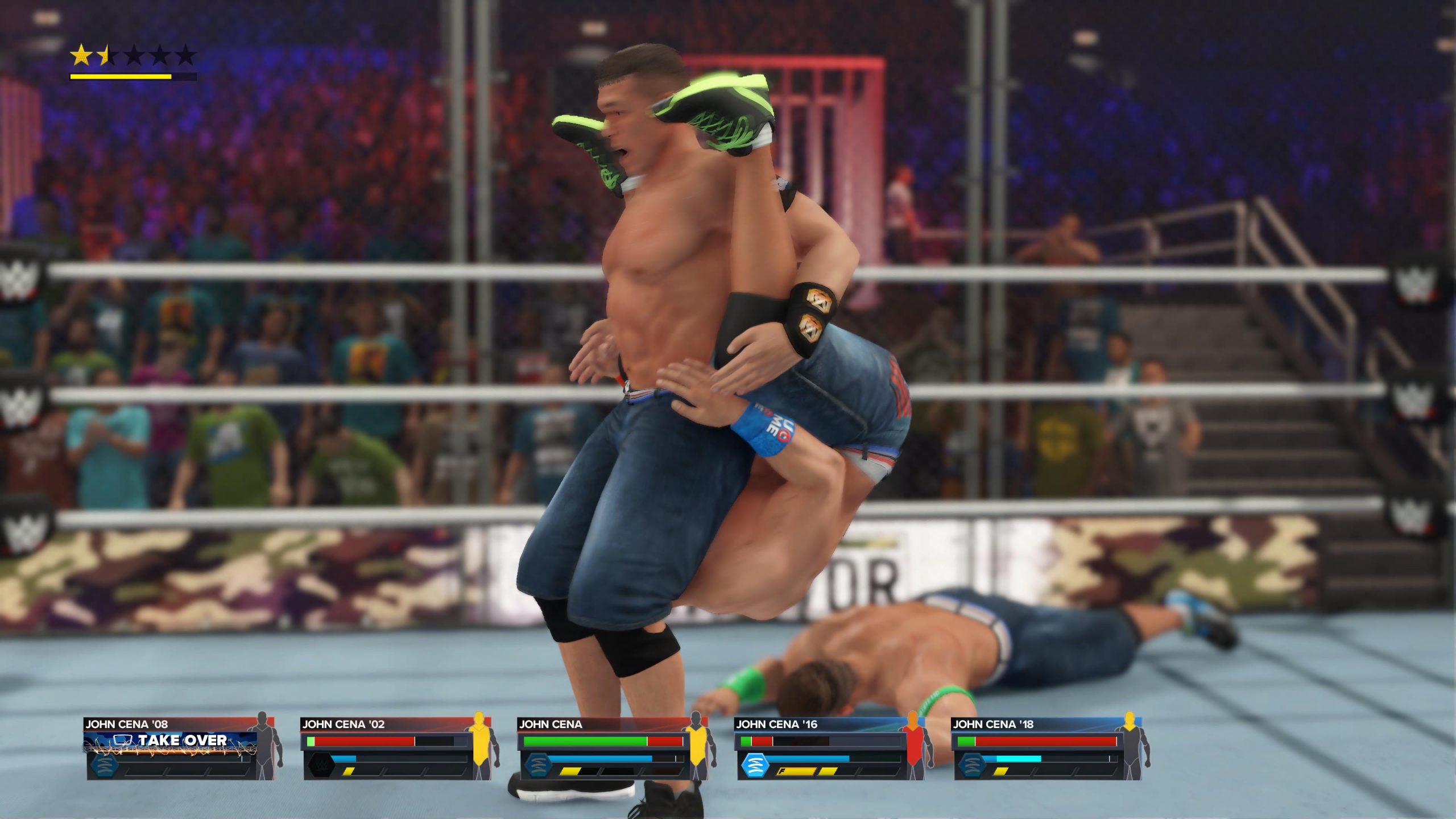
Task: Select the John Cena '18 player panel
Action: click(x=1048, y=748)
